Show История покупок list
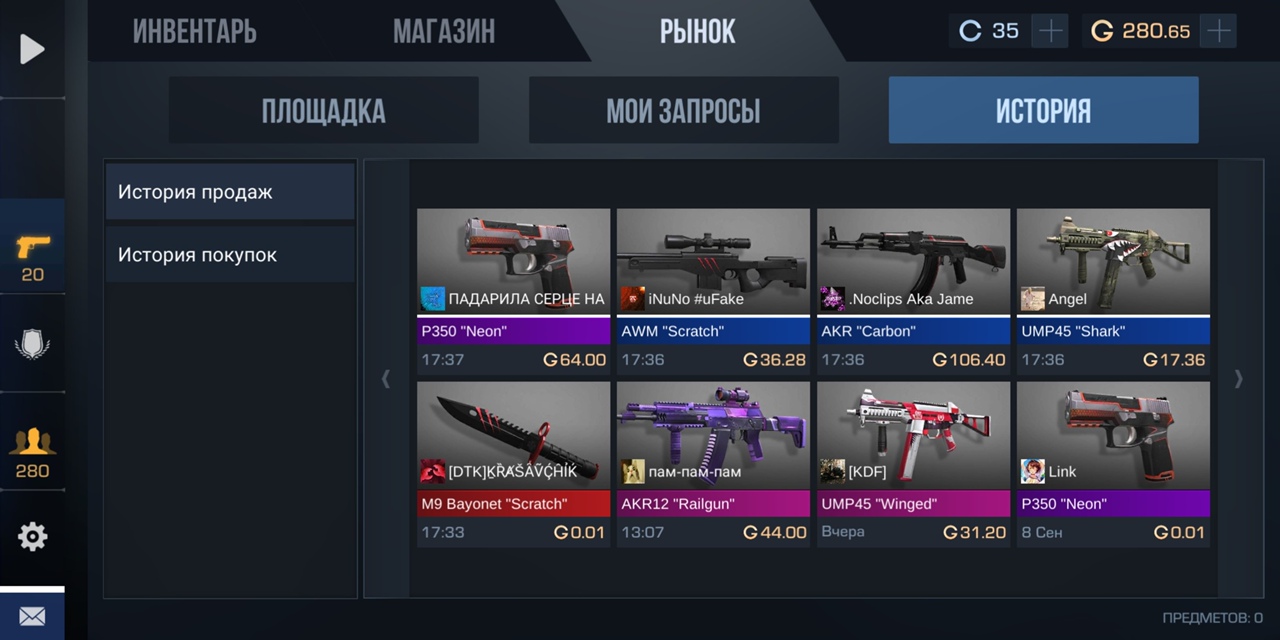Image resolution: width=1280 pixels, height=640 pixels. point(230,255)
